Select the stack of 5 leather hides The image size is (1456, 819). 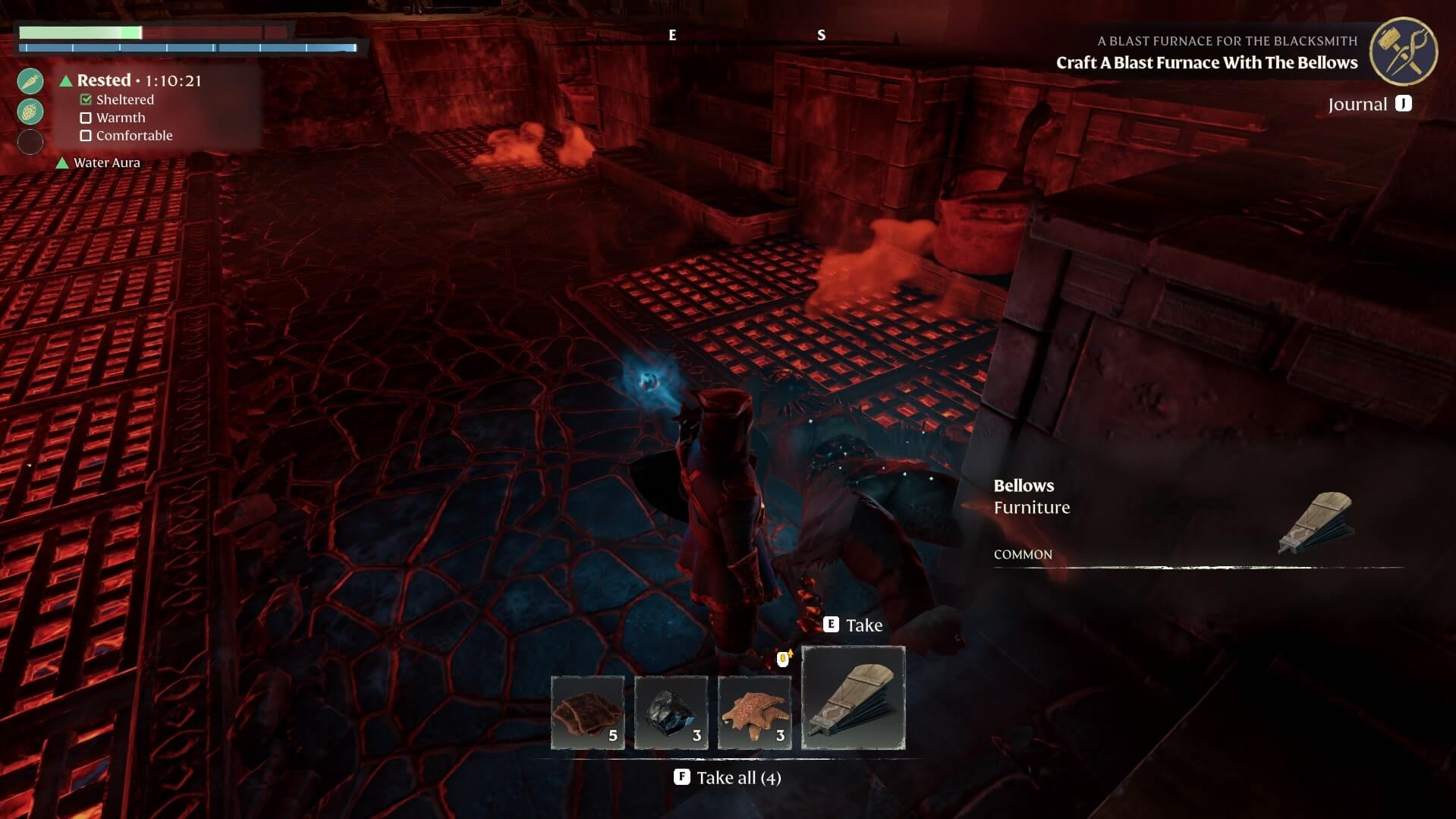587,712
